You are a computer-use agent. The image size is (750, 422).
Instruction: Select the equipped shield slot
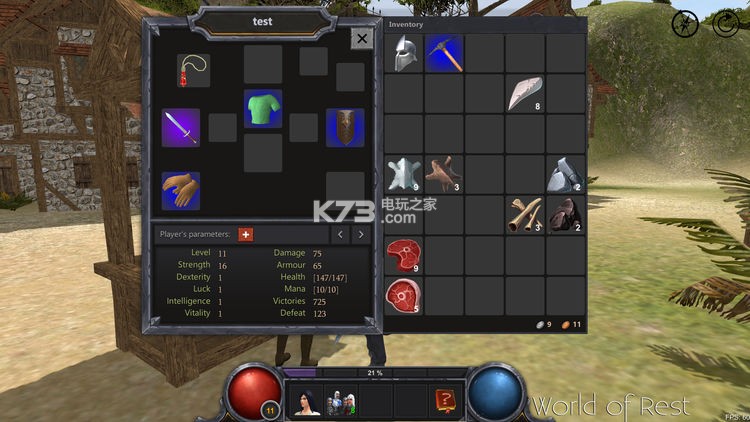point(345,127)
